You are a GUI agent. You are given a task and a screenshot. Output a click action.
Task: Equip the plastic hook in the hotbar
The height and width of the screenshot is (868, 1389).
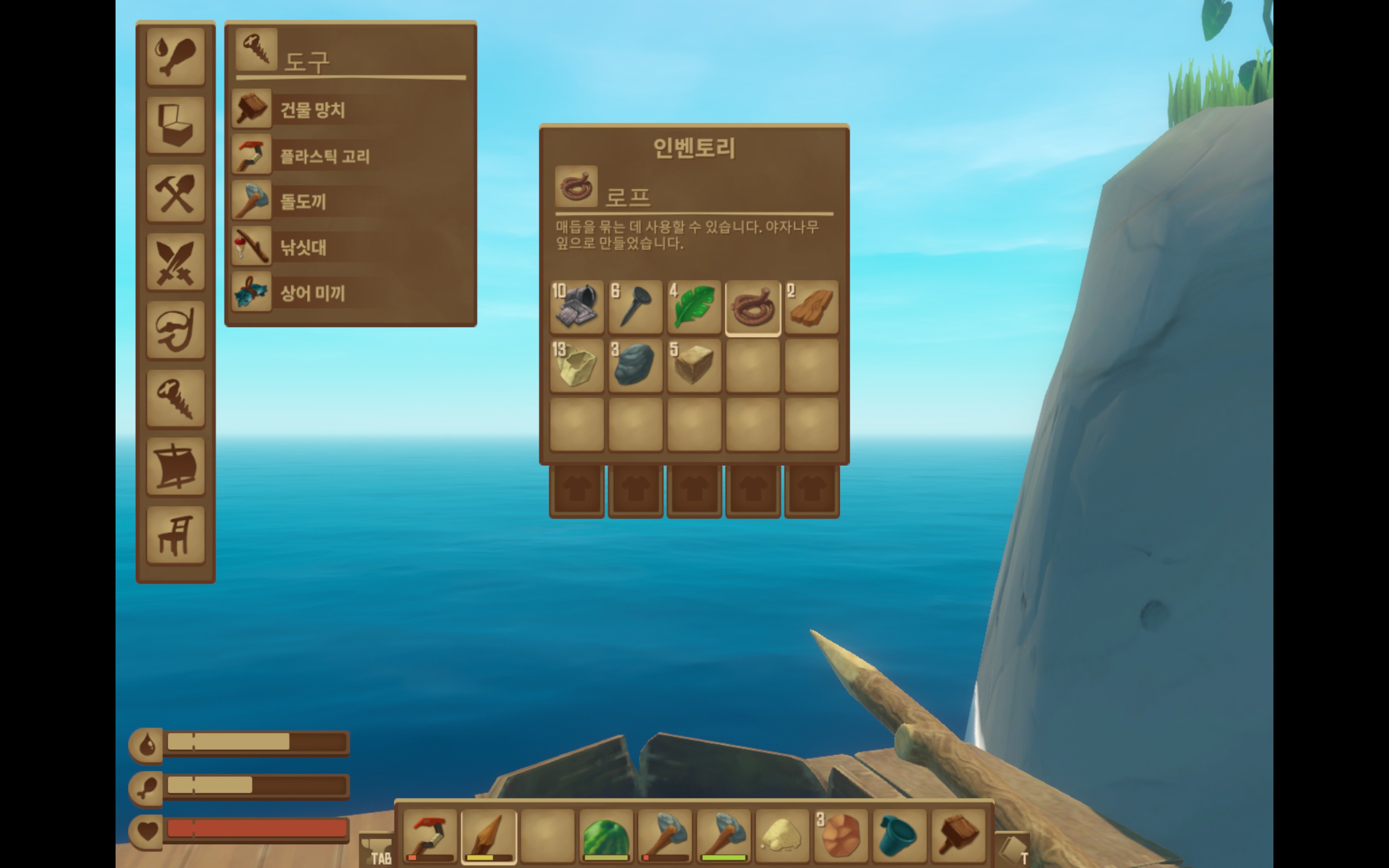[430, 836]
